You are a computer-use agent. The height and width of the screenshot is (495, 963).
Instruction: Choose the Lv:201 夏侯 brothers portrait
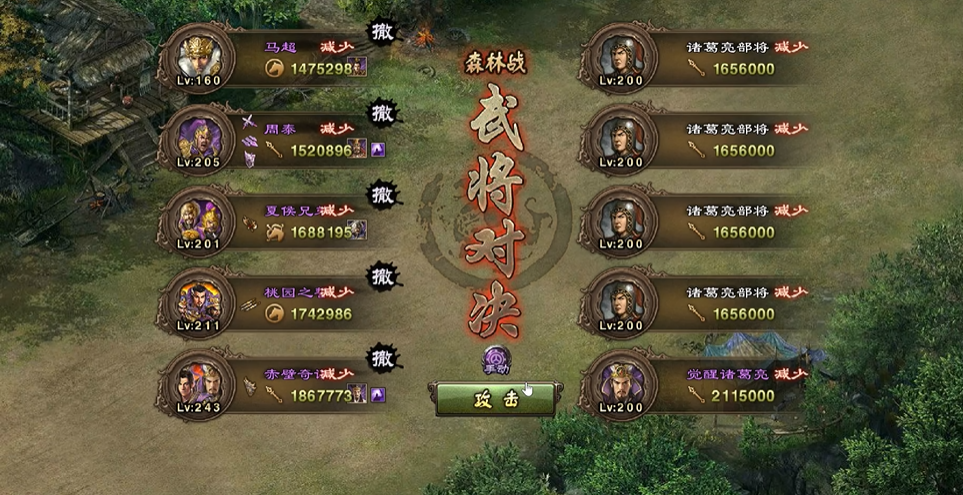point(195,218)
